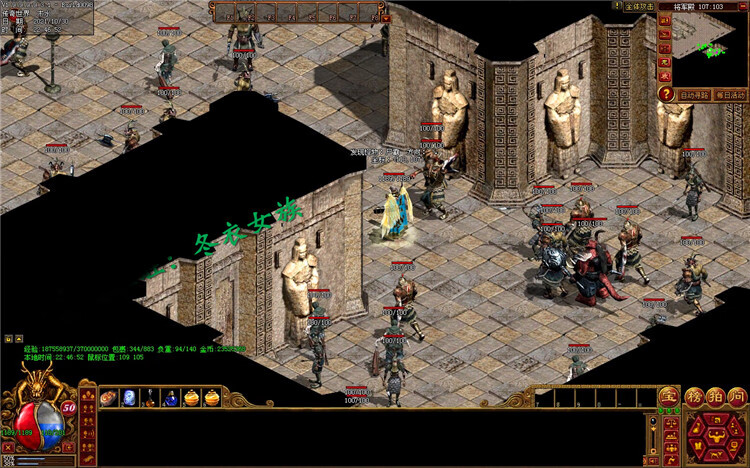Click the gold question mark help button

pyautogui.click(x=665, y=94)
